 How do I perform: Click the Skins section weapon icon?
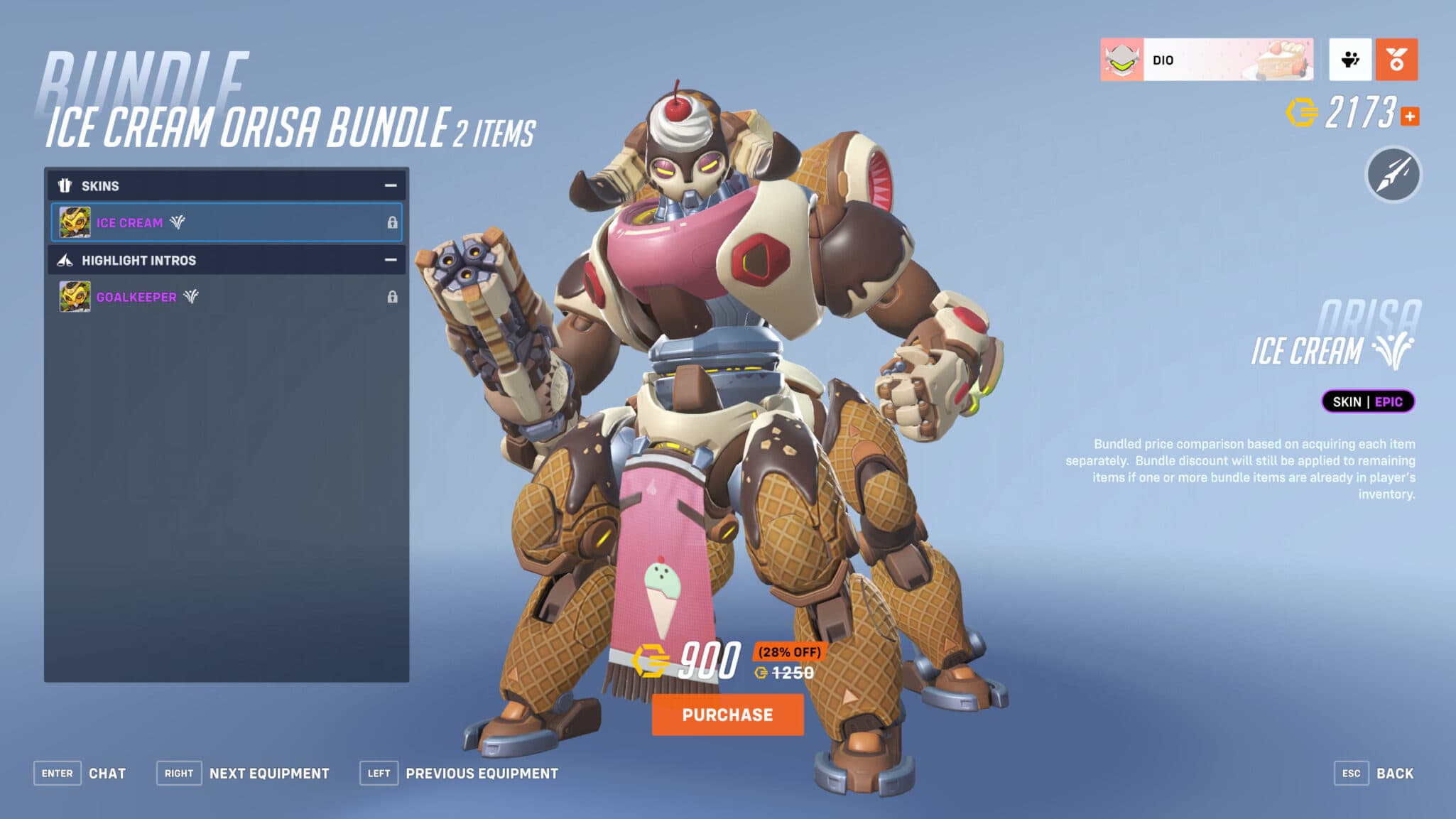pyautogui.click(x=65, y=186)
